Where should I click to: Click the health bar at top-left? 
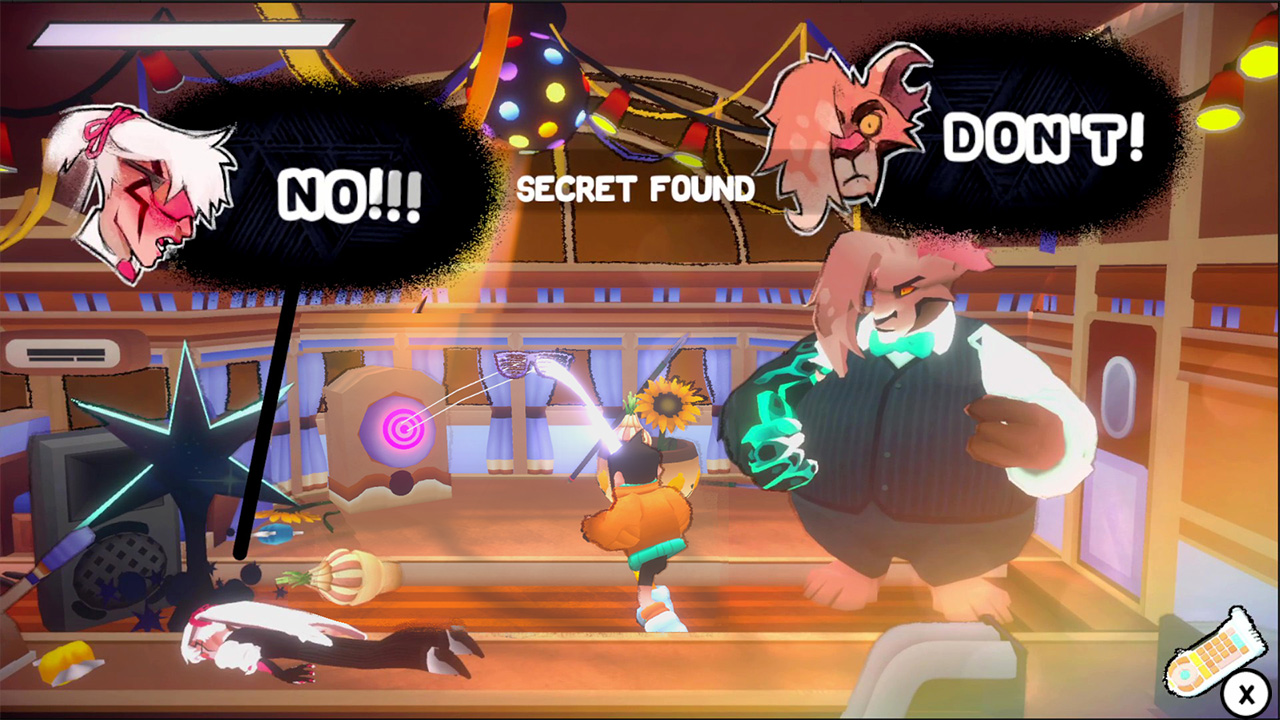pos(185,35)
